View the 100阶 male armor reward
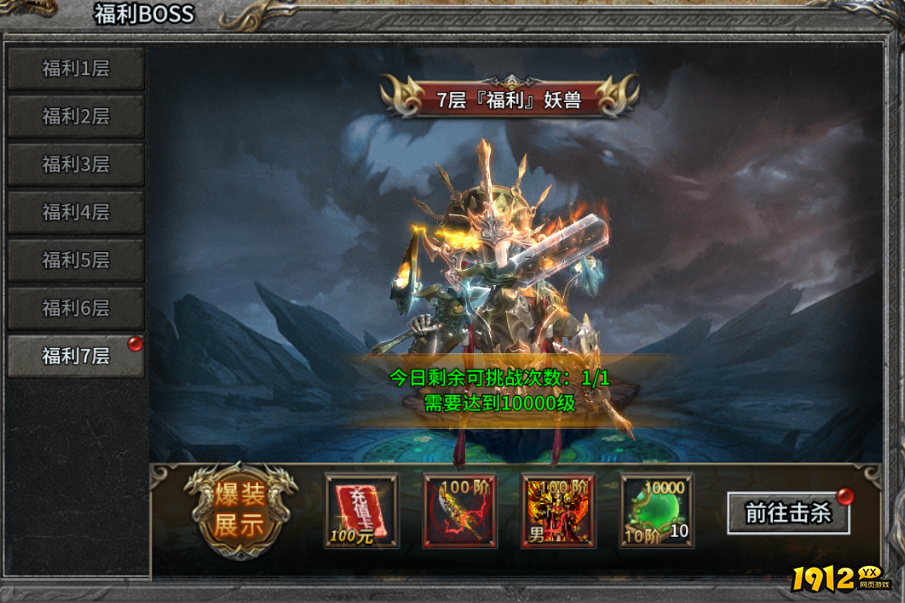 point(557,511)
